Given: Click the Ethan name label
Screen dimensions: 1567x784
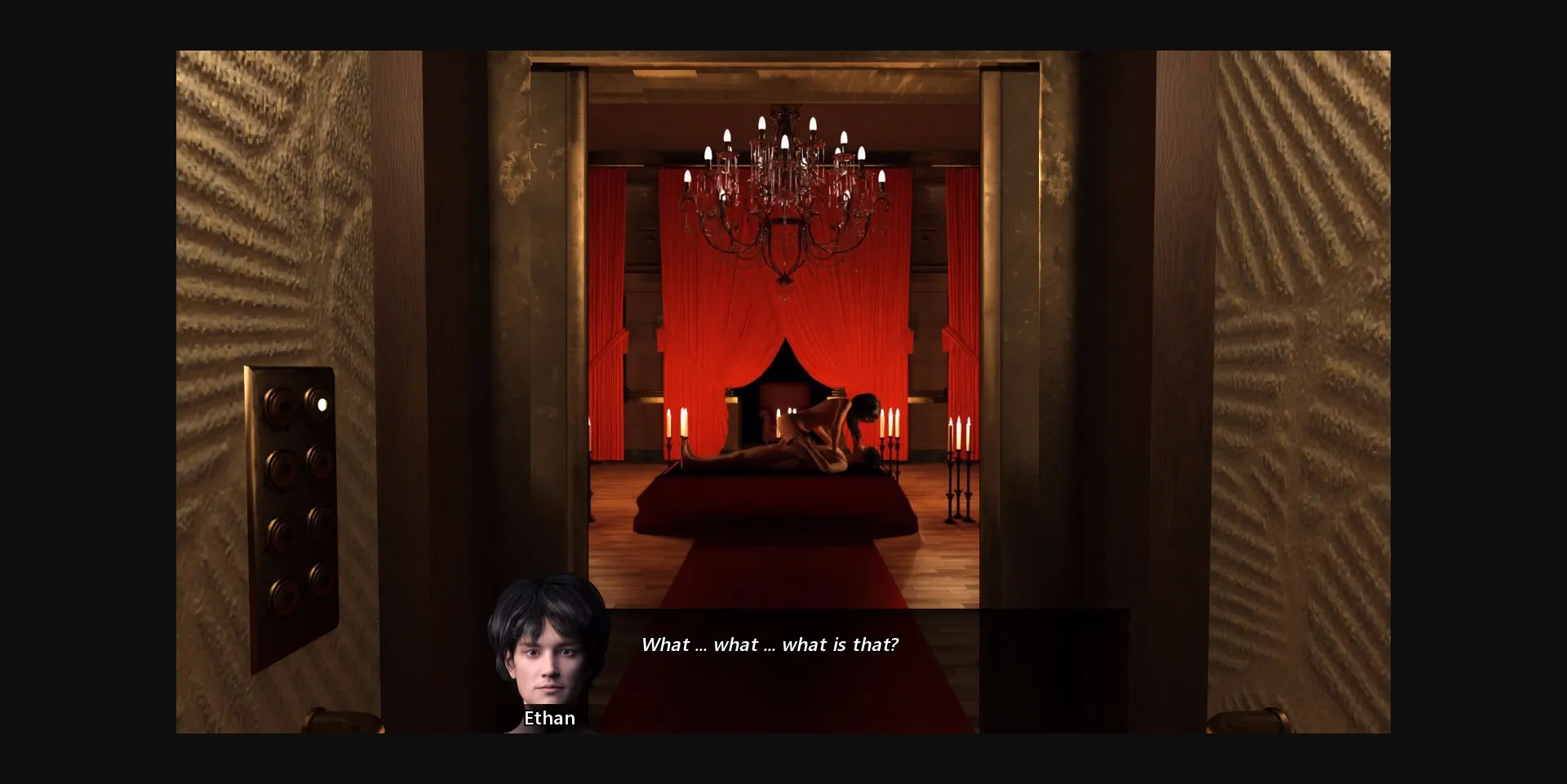Looking at the screenshot, I should click(550, 718).
